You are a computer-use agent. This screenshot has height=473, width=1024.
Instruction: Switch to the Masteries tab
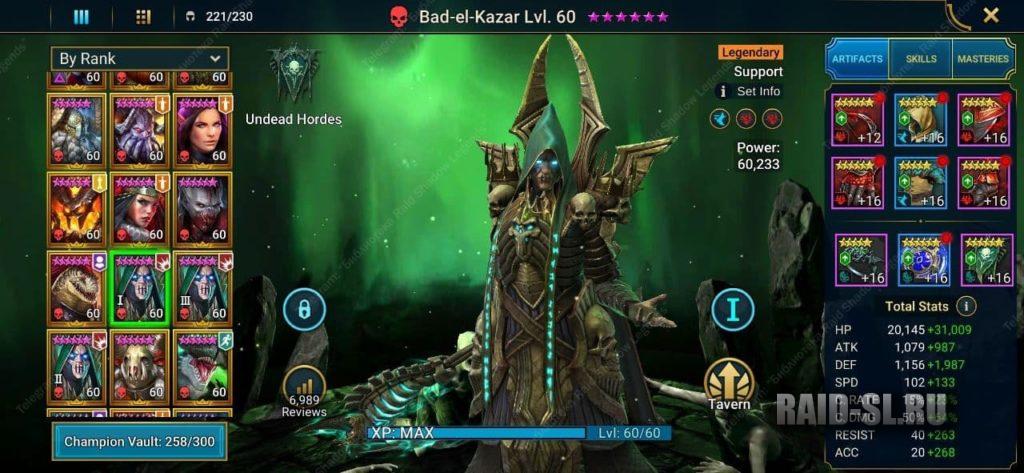coord(983,59)
